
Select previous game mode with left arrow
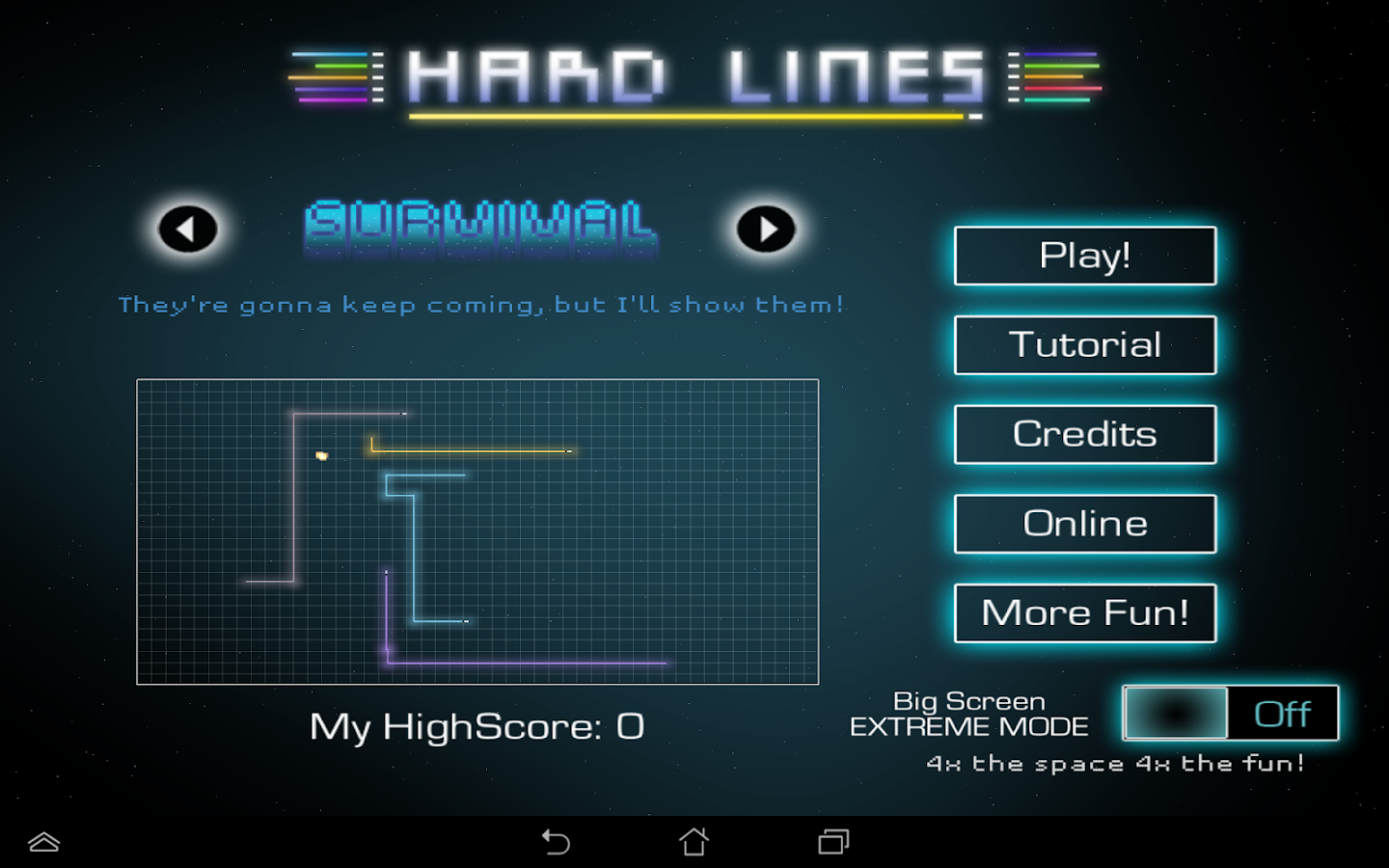186,229
